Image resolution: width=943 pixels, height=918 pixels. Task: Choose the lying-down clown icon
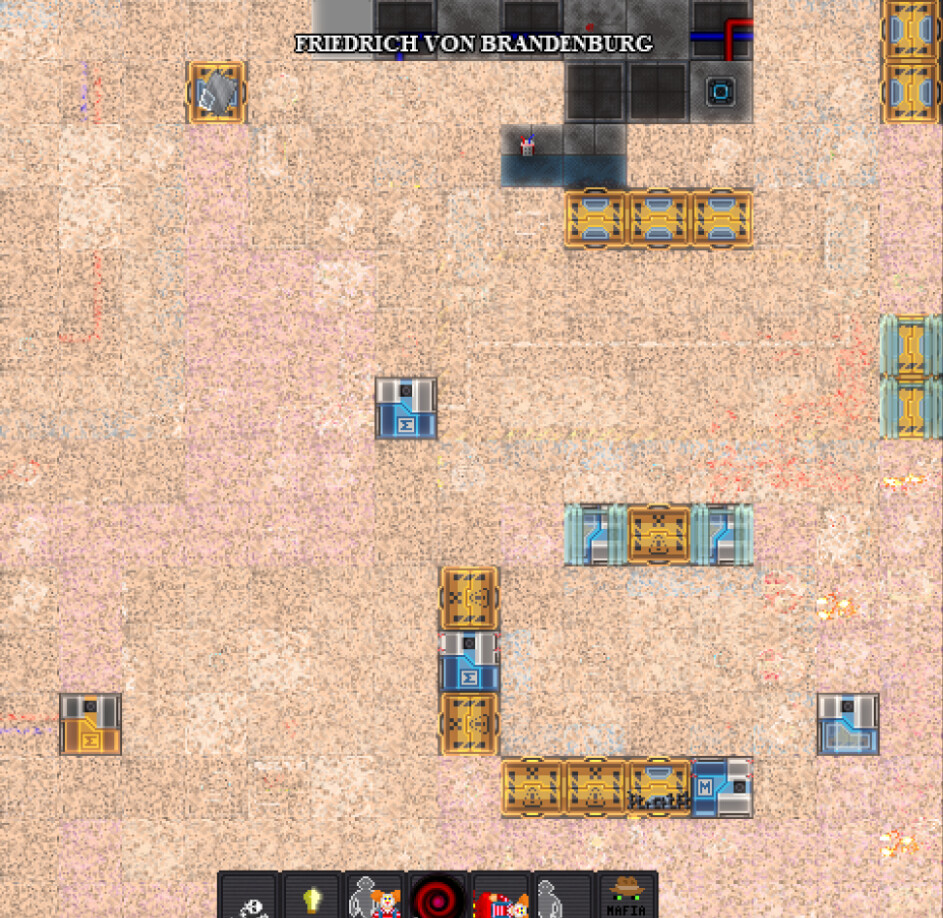click(501, 898)
